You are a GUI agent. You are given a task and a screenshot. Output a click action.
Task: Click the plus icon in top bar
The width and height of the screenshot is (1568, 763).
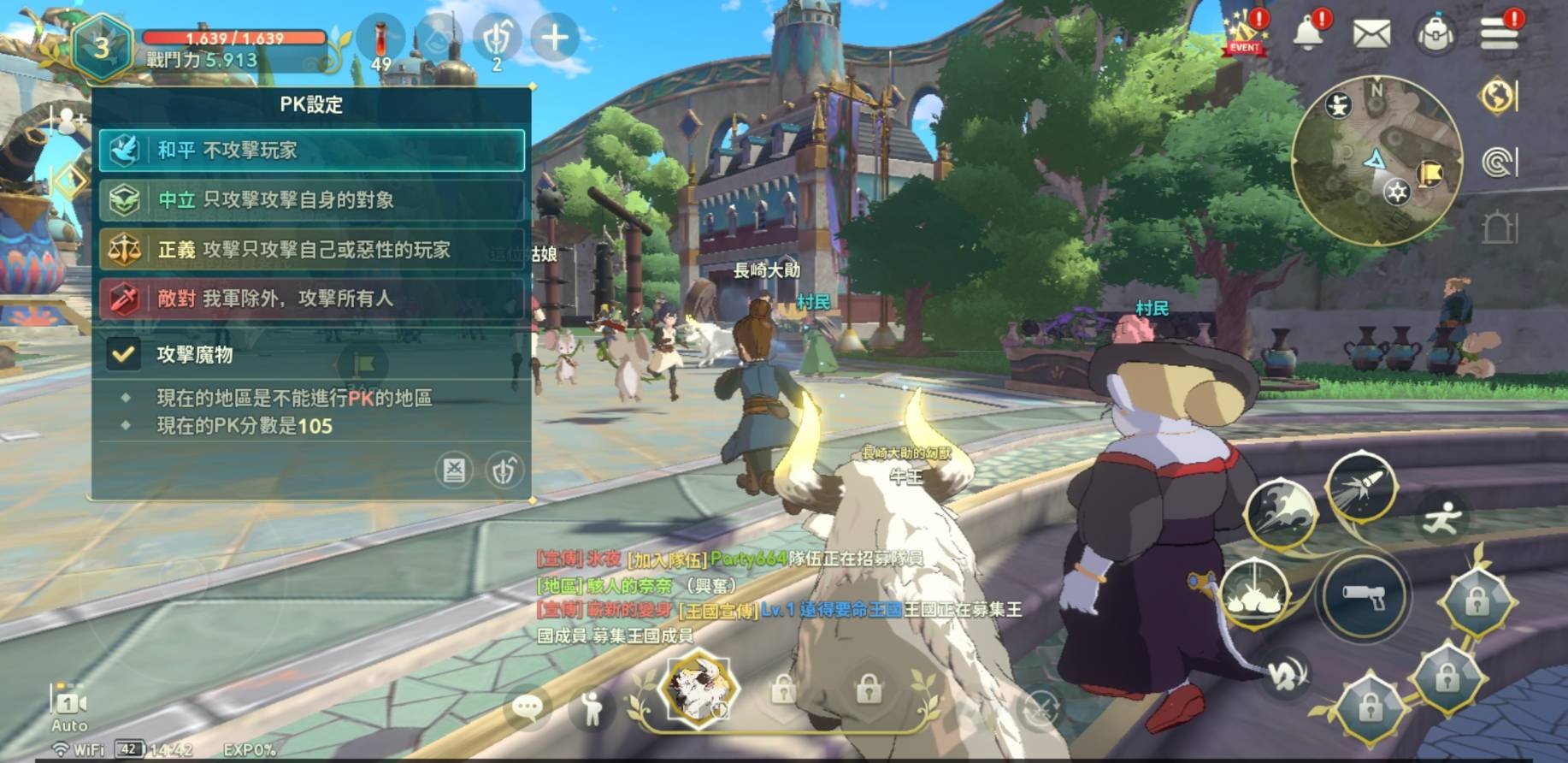pyautogui.click(x=555, y=38)
